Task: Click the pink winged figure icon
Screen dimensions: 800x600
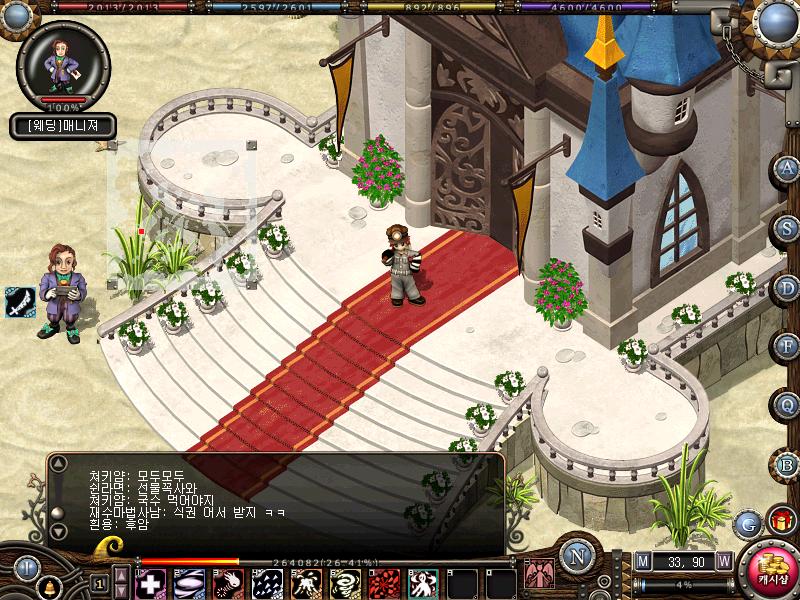Action: 540,578
